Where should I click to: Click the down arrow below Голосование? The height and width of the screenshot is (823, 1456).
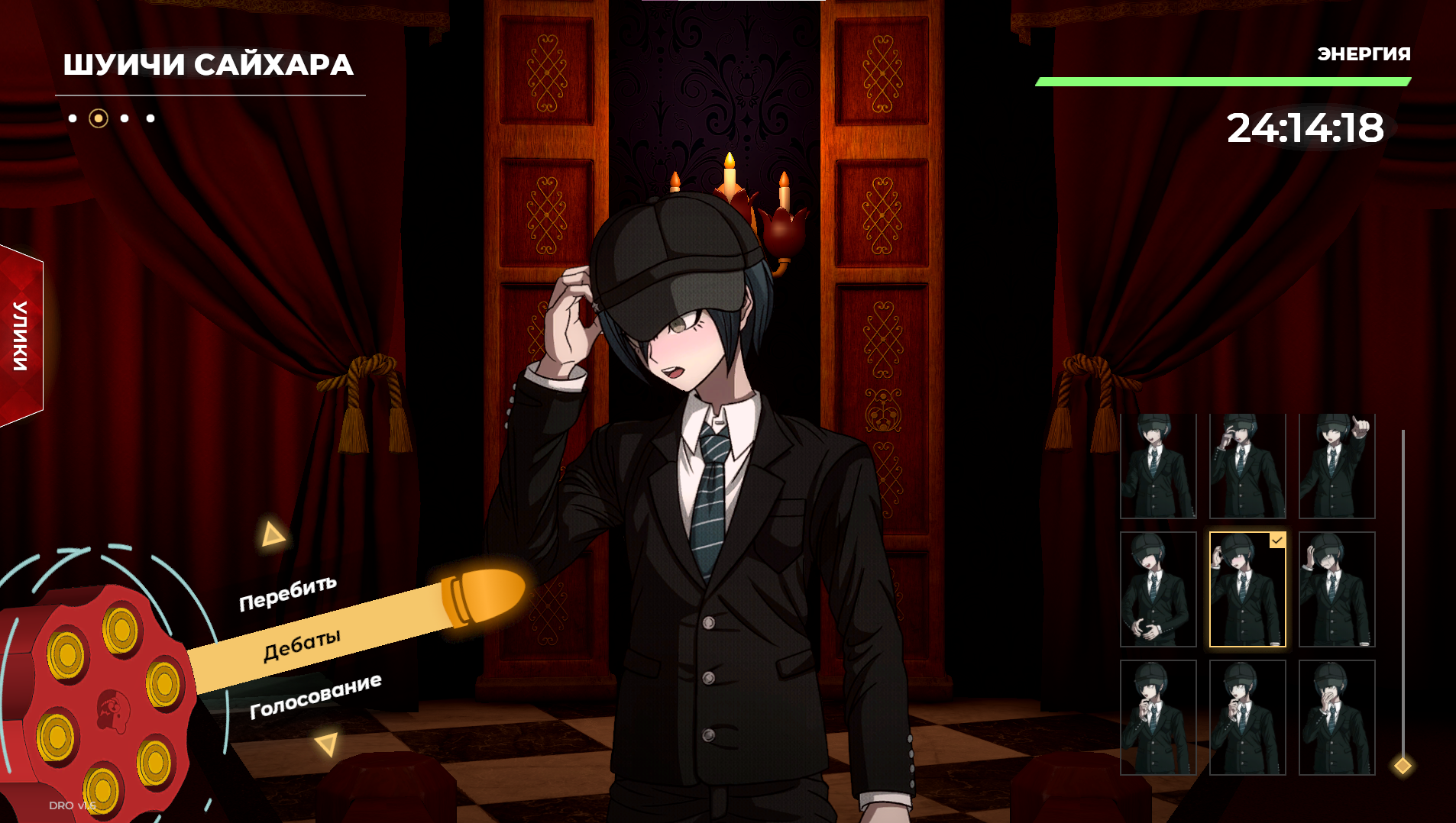coord(327,744)
